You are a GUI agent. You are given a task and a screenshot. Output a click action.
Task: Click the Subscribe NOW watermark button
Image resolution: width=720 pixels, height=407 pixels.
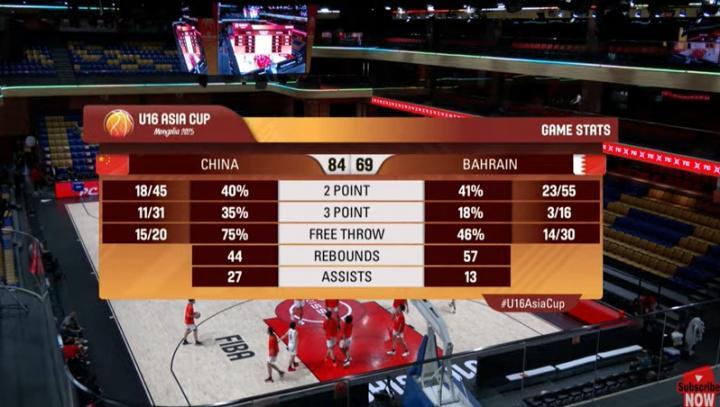[697, 387]
